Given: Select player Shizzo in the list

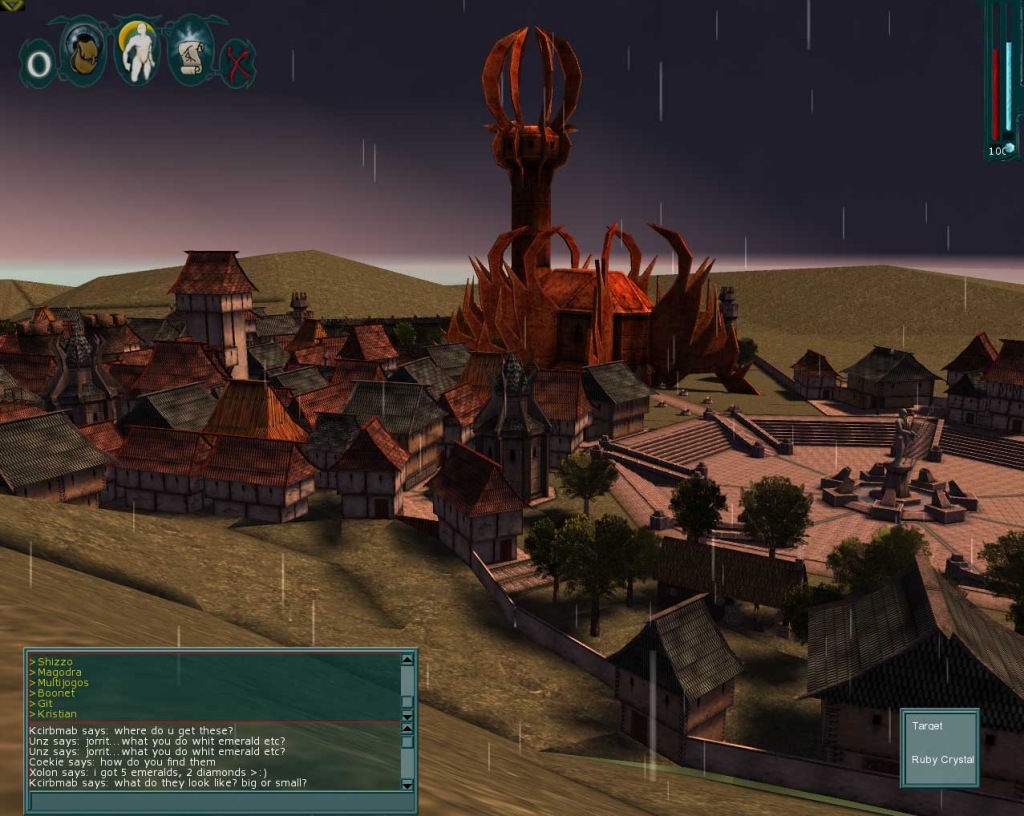Looking at the screenshot, I should 55,662.
